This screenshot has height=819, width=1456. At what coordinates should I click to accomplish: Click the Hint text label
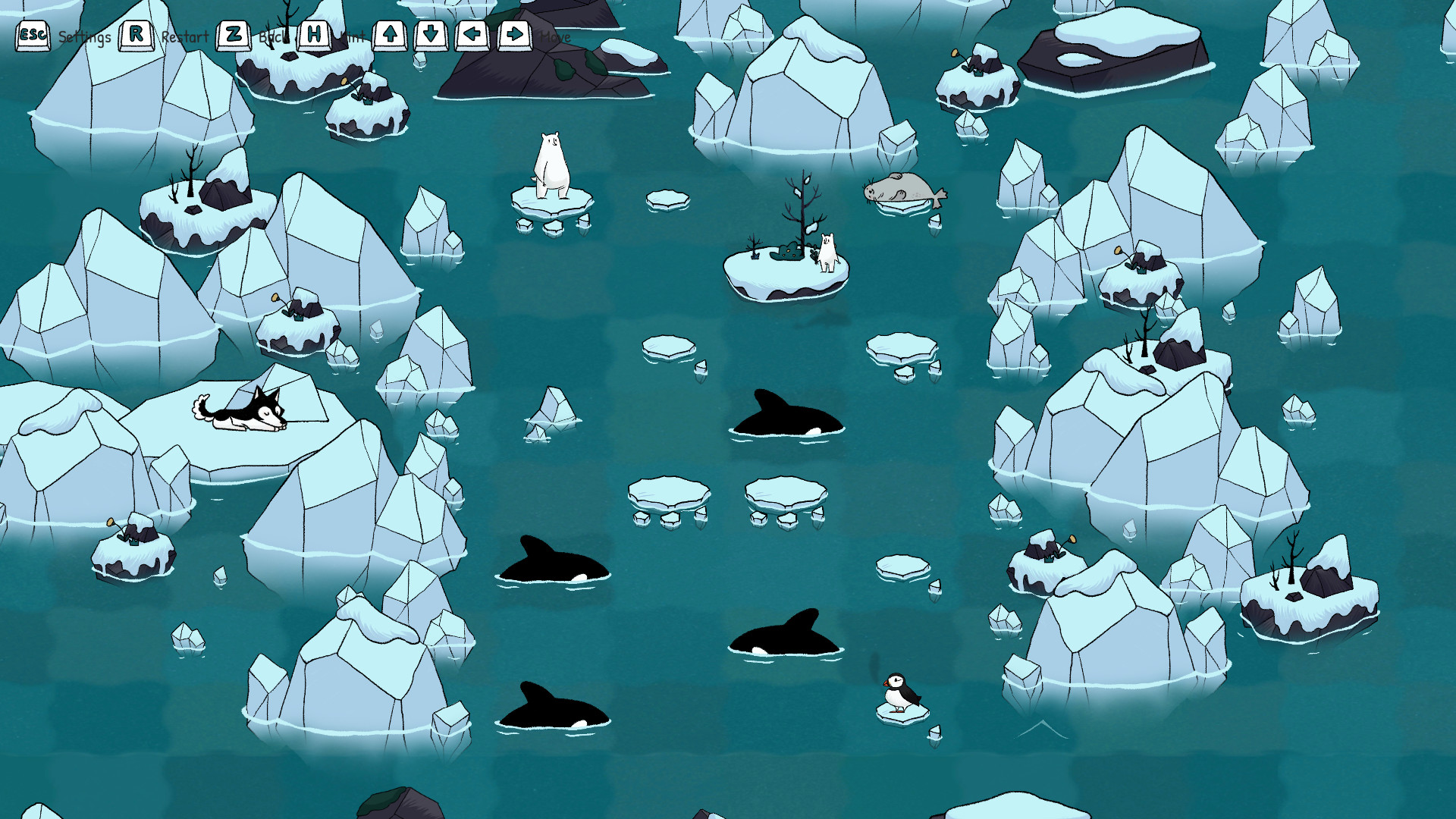click(353, 35)
